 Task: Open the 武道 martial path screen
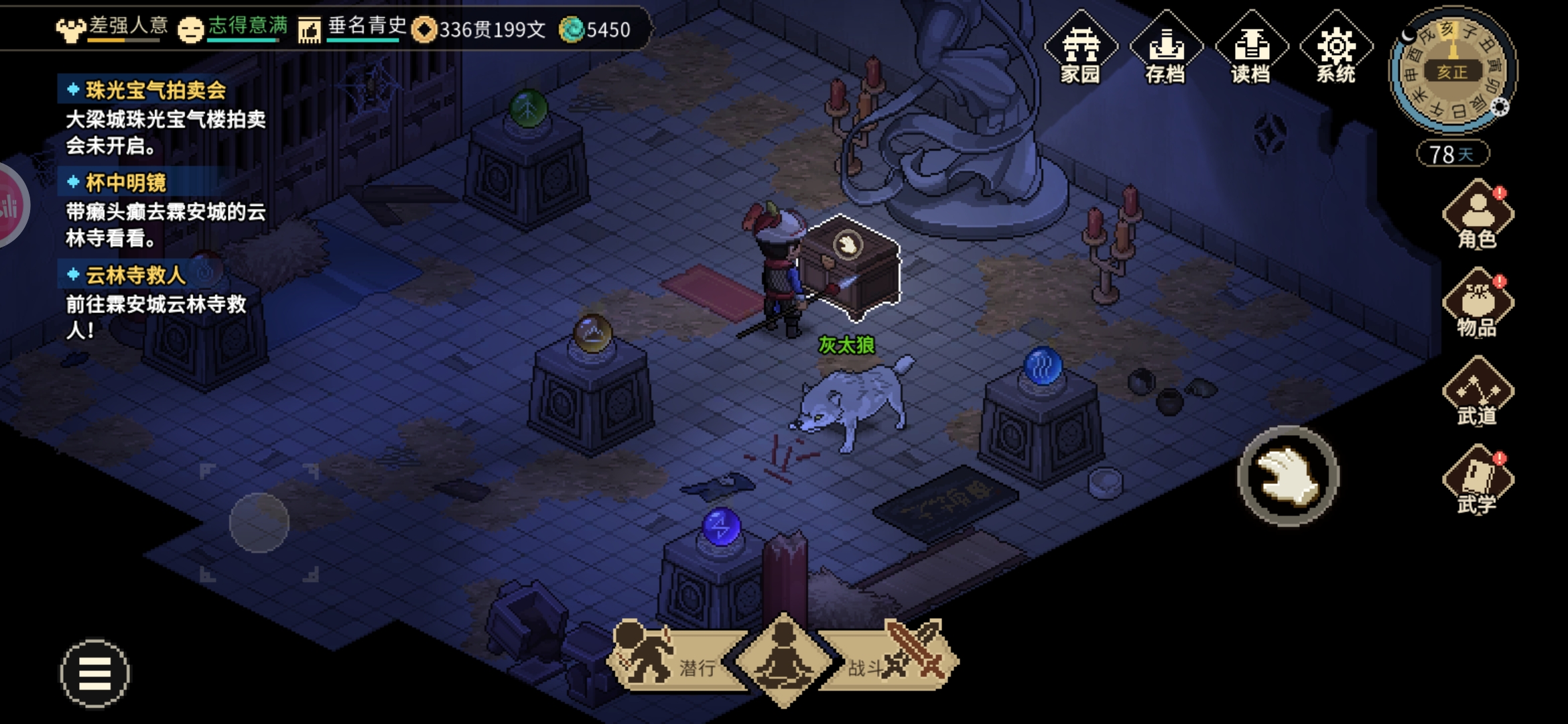click(1477, 393)
